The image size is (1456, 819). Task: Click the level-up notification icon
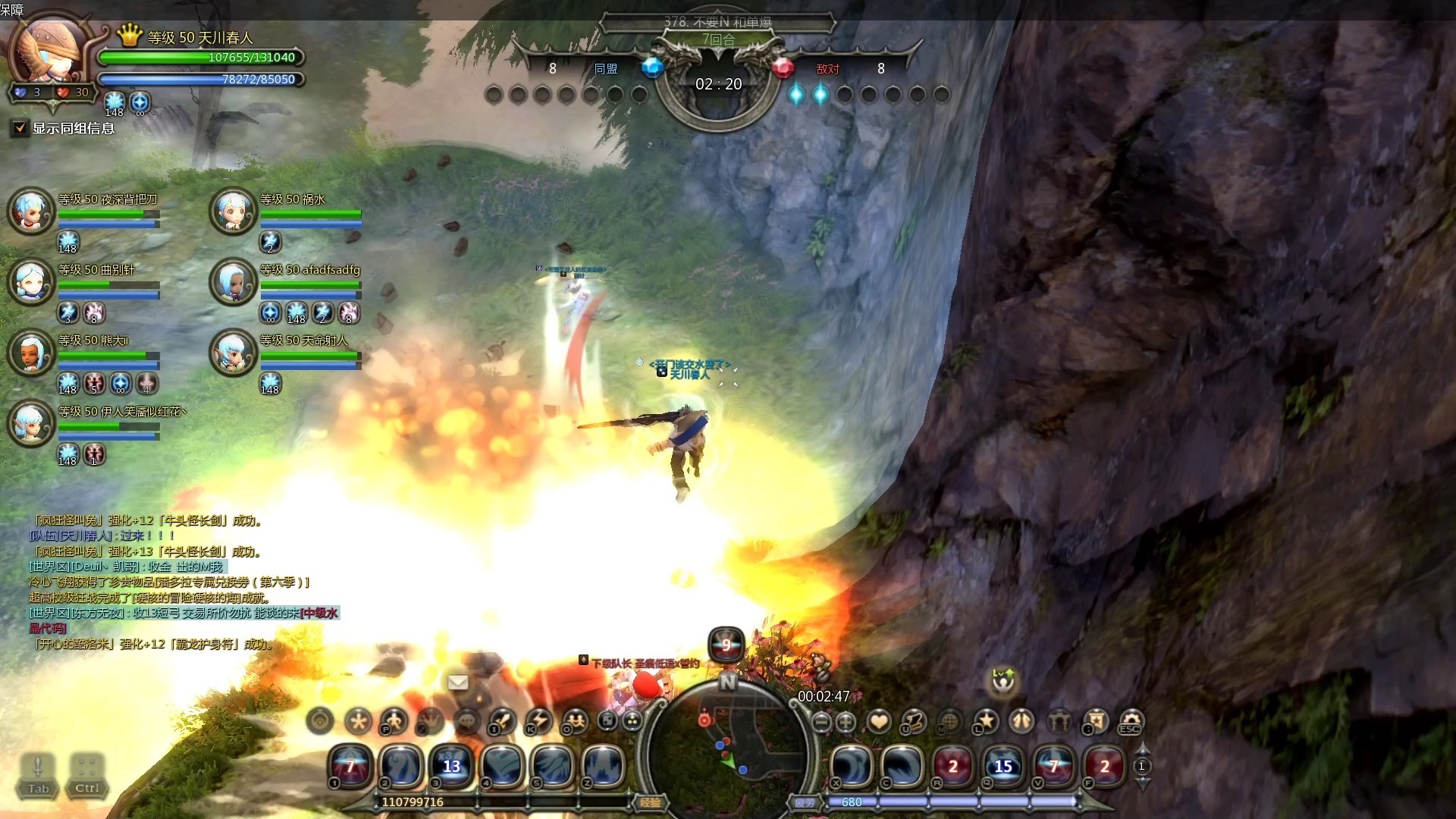[x=1004, y=680]
